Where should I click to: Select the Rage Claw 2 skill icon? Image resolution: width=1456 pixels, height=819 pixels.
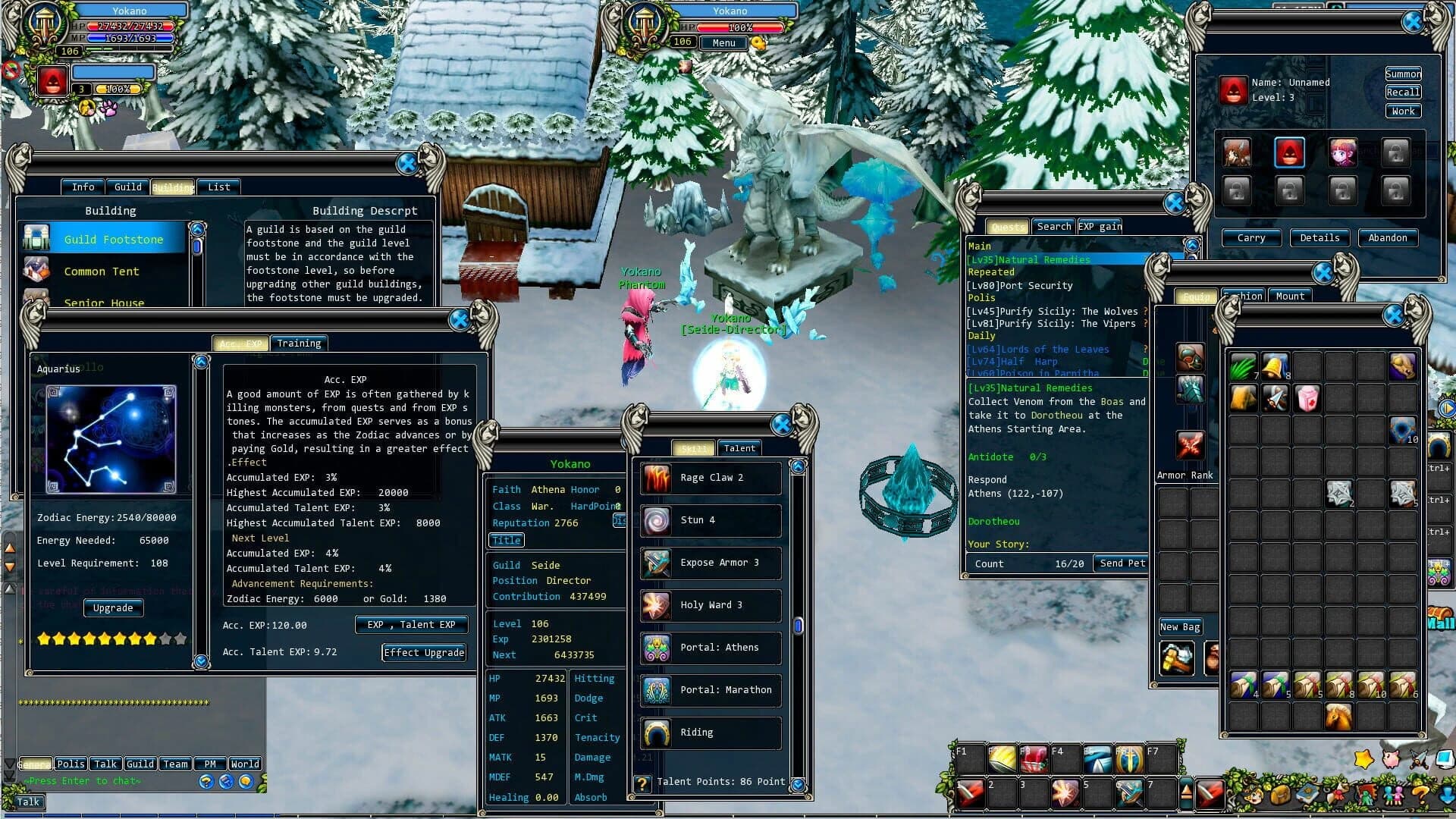pyautogui.click(x=655, y=477)
